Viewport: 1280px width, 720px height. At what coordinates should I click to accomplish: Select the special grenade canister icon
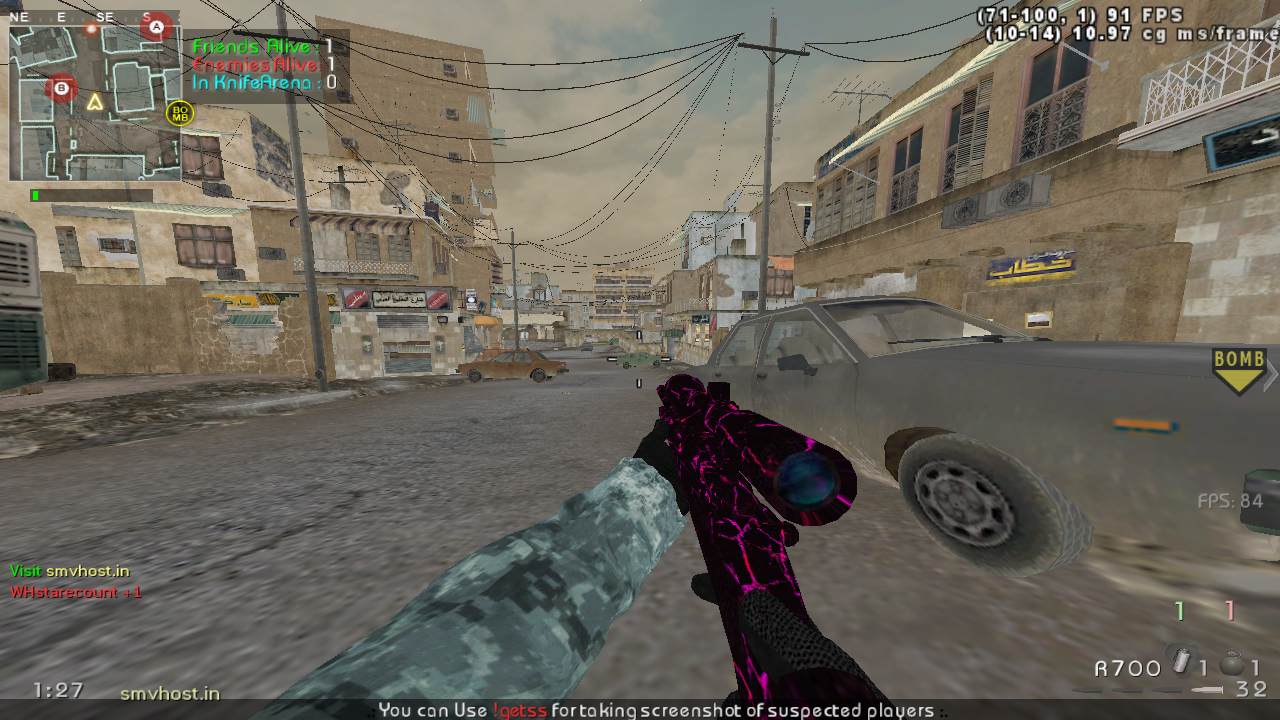click(1181, 664)
